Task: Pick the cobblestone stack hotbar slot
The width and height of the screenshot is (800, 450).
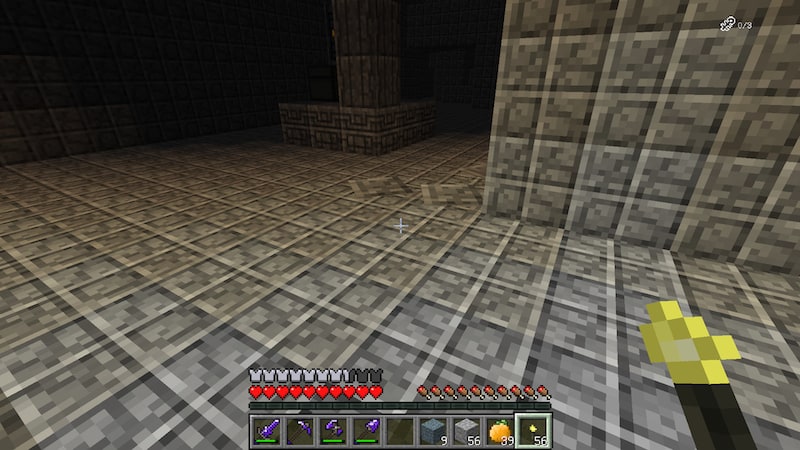Action: [465, 431]
